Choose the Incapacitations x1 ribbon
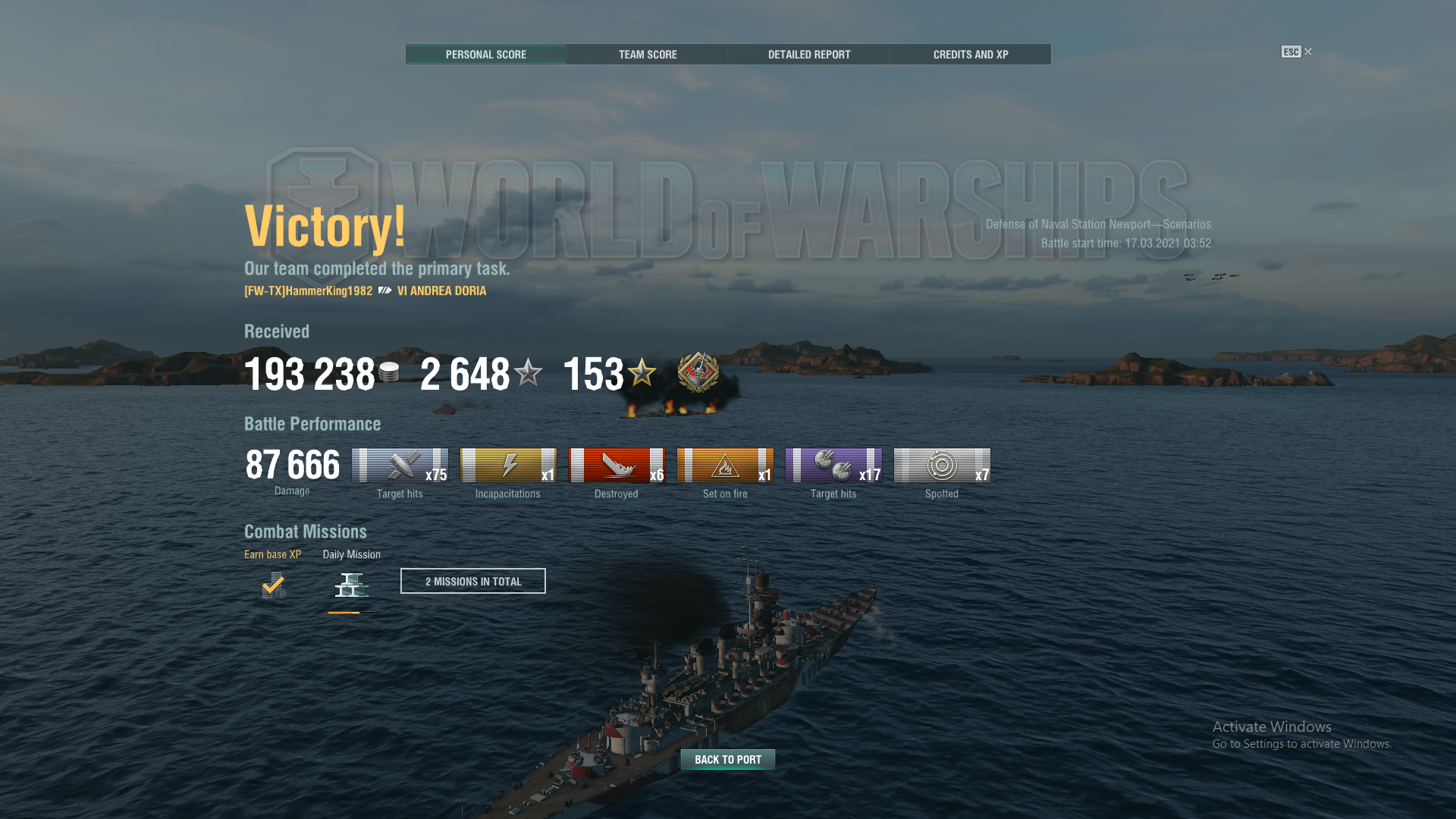This screenshot has height=819, width=1456. [508, 466]
